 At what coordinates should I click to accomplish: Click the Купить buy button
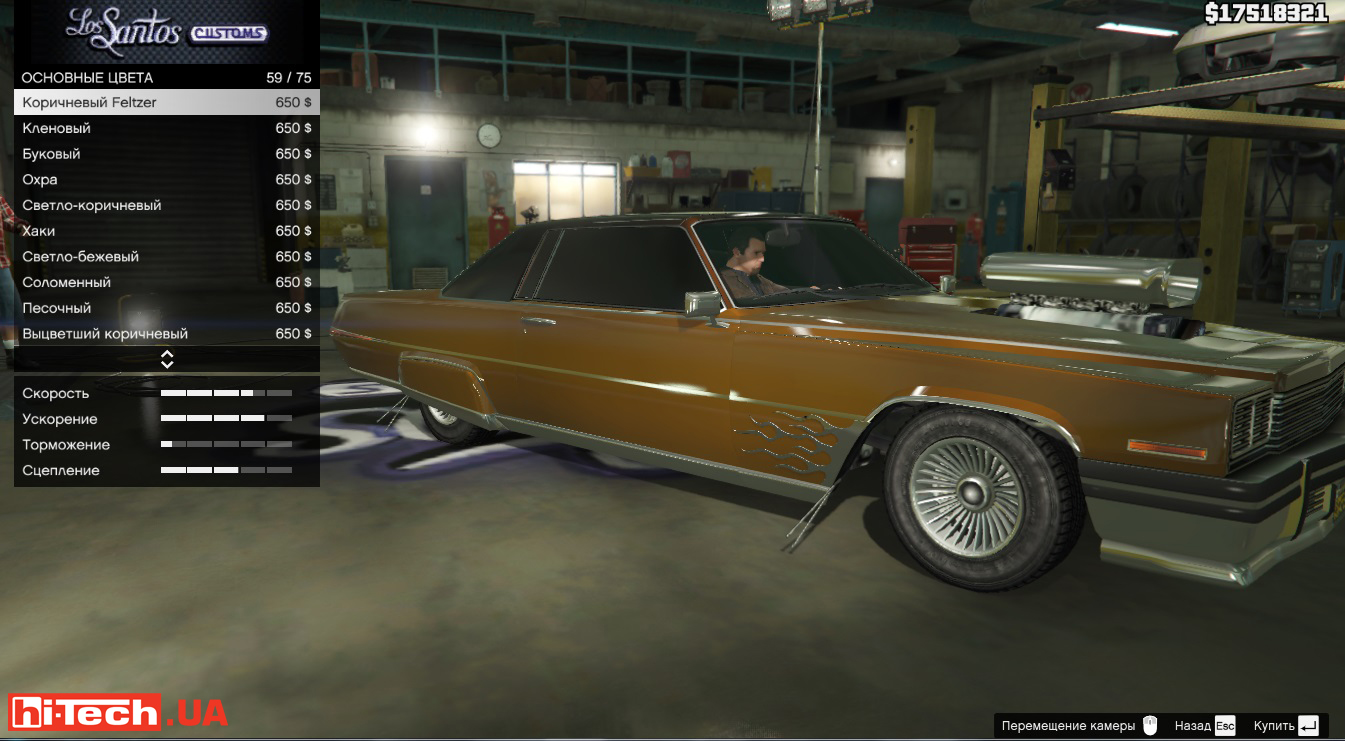(x=1287, y=726)
